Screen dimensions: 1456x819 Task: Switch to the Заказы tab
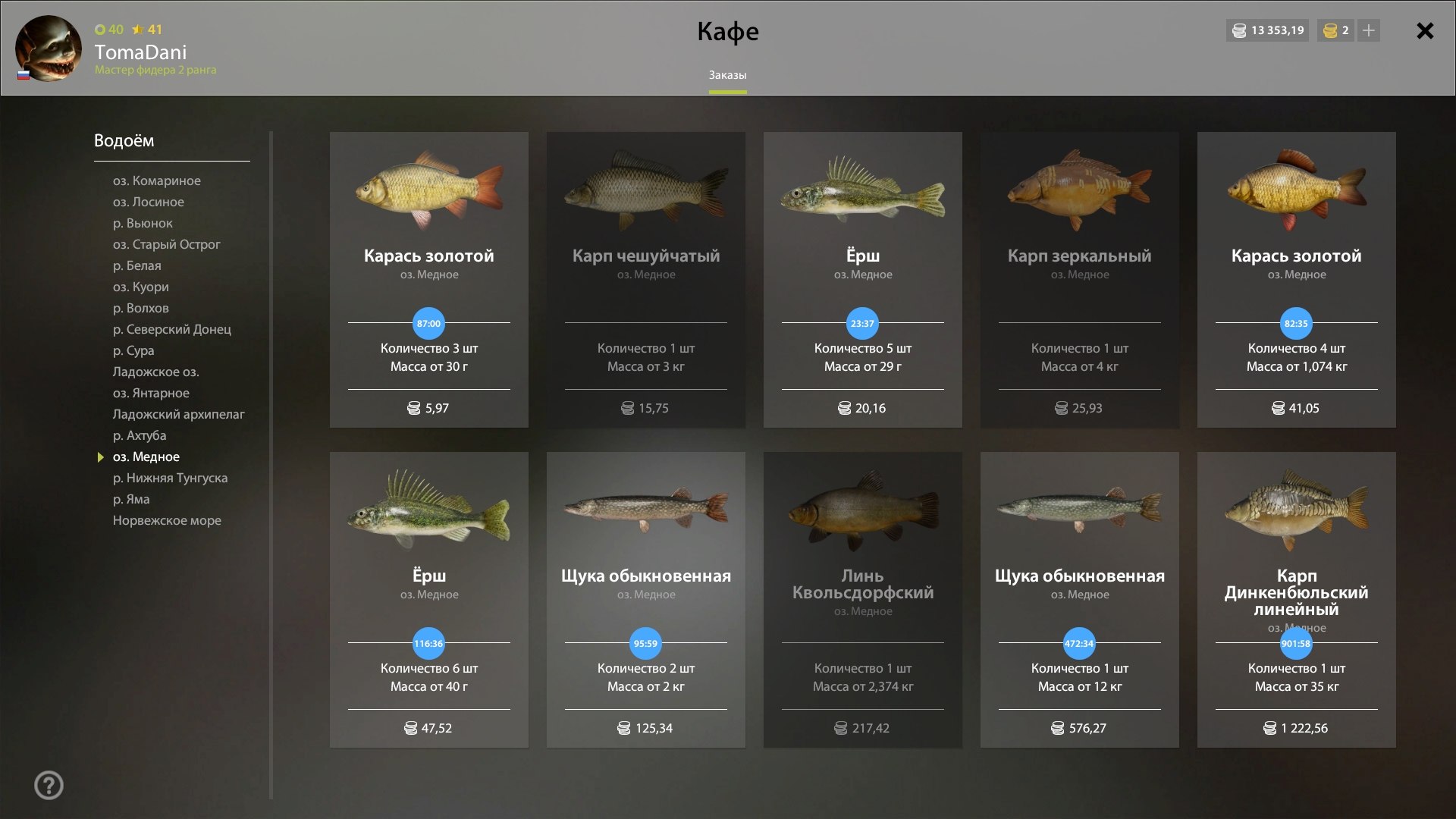click(x=727, y=75)
